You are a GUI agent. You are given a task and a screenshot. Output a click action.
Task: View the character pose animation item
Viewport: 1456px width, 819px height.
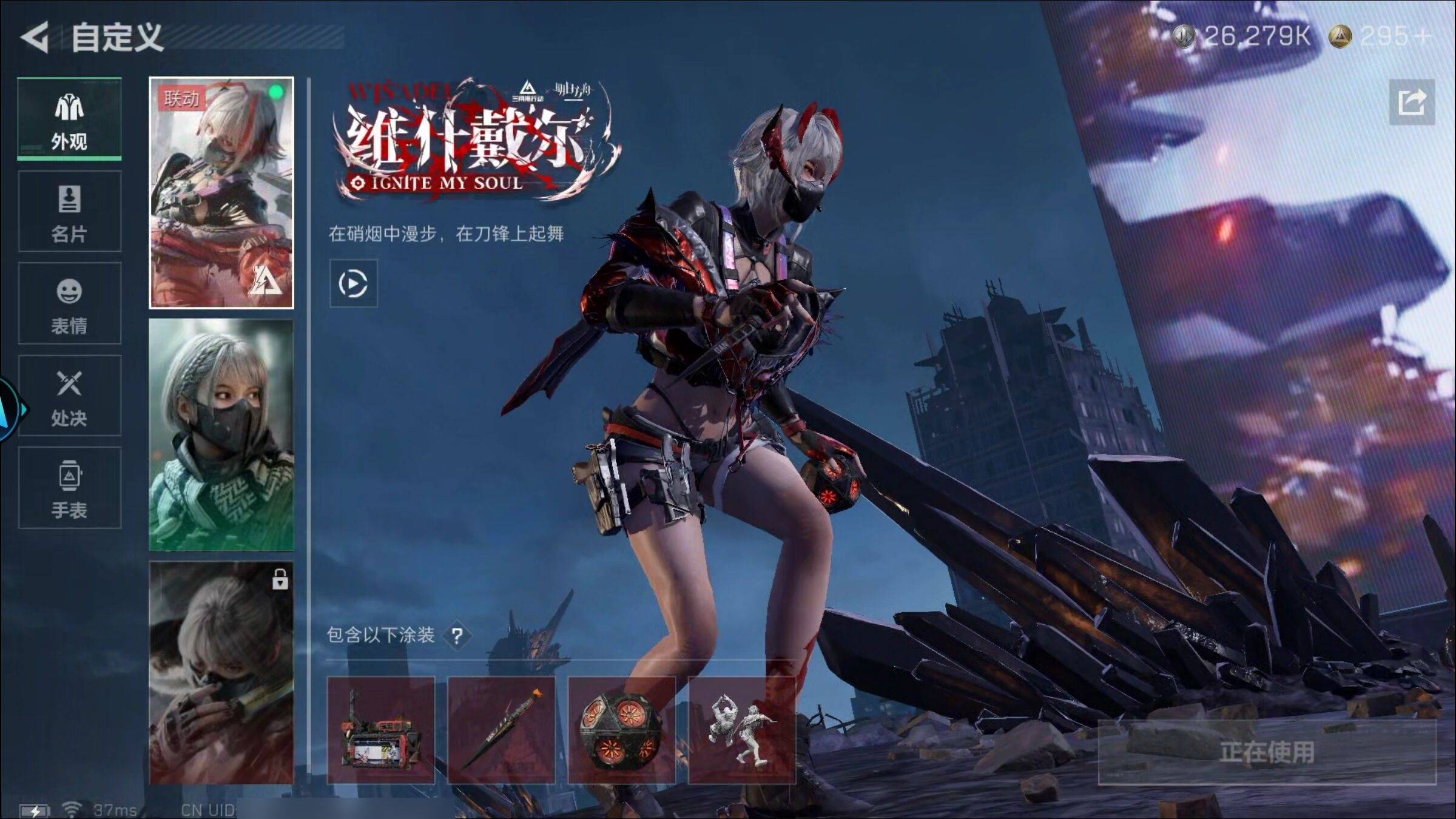(x=741, y=730)
